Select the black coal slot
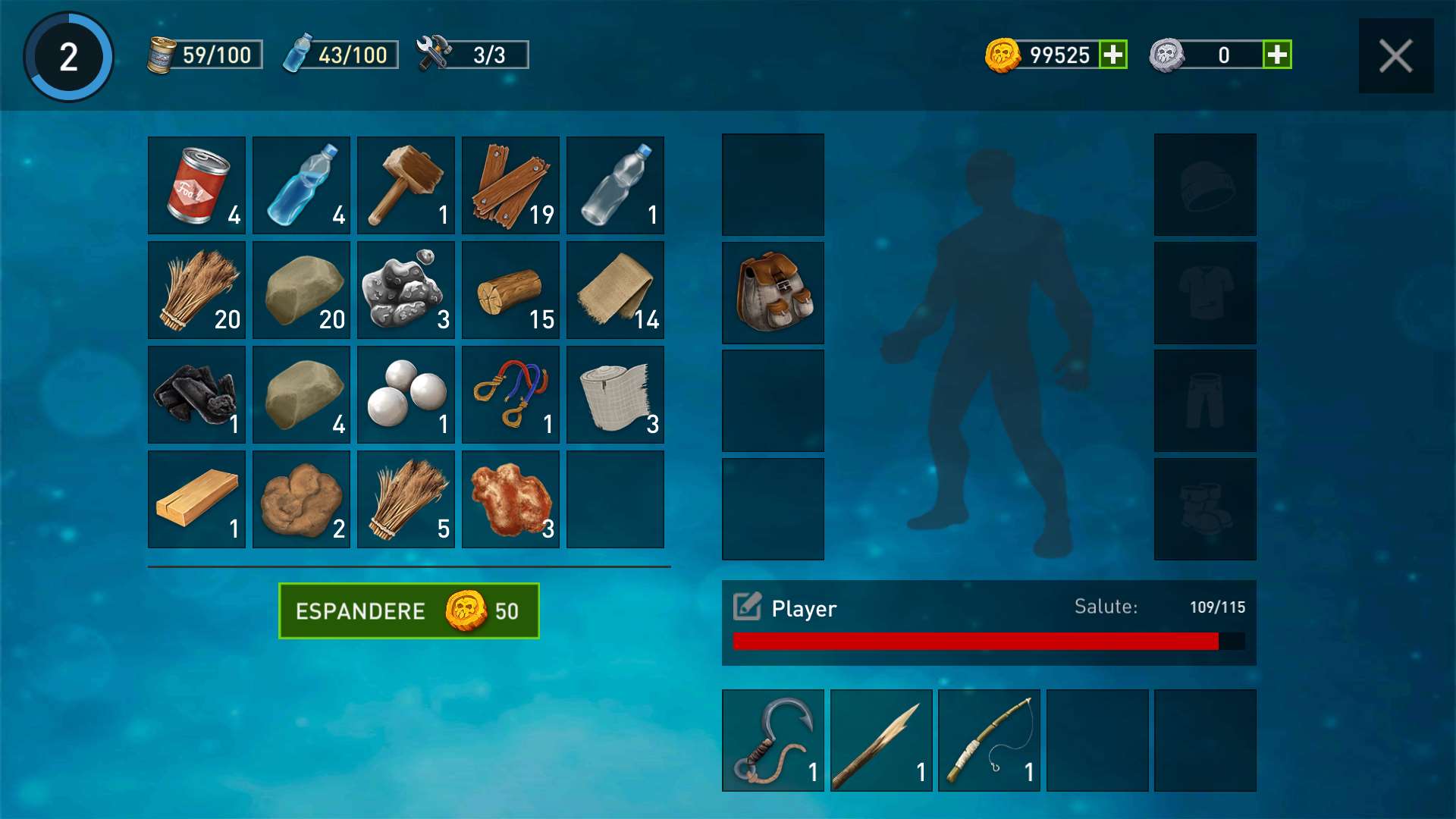1456x819 pixels. coord(196,394)
